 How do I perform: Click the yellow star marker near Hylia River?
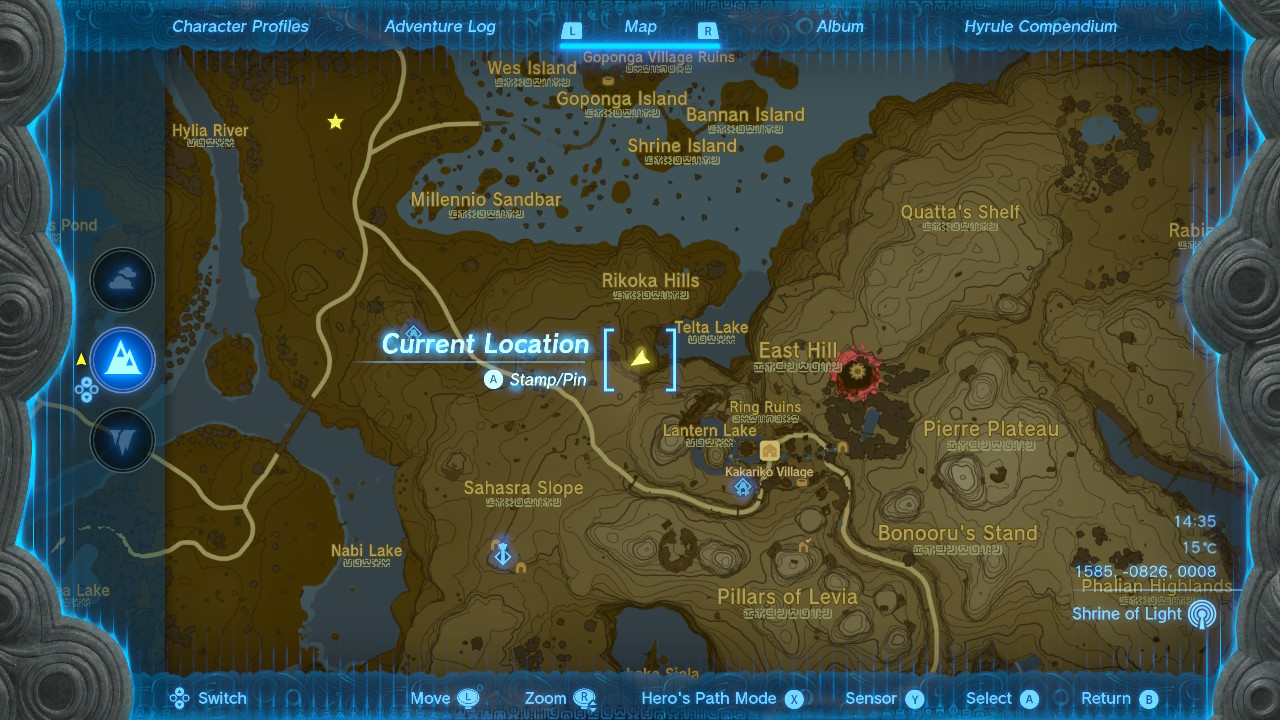click(x=335, y=121)
